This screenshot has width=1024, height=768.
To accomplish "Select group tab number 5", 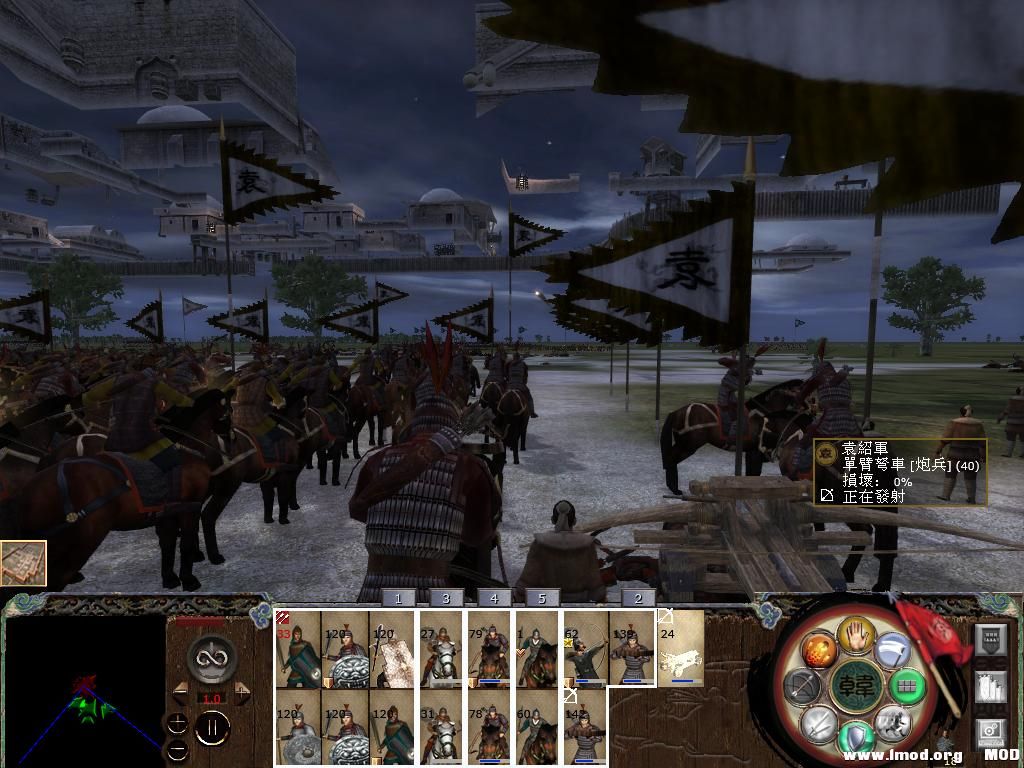I will [x=542, y=598].
